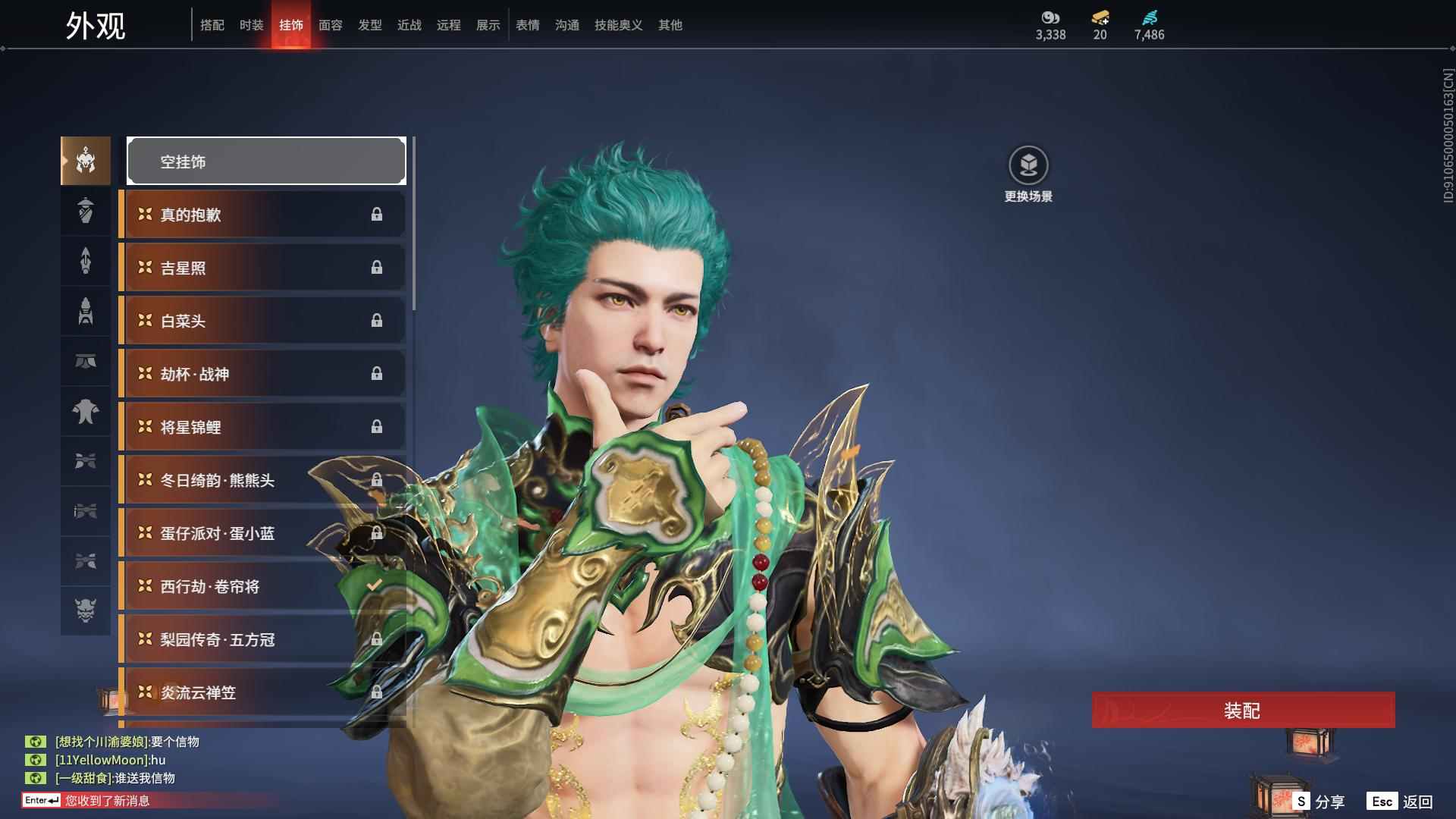Open the 搭配 tab
The height and width of the screenshot is (819, 1456).
coord(212,25)
